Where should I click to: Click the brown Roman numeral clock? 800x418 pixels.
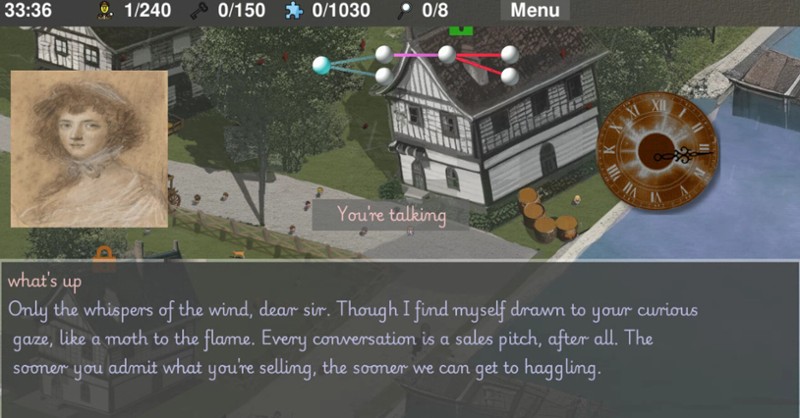[x=657, y=151]
